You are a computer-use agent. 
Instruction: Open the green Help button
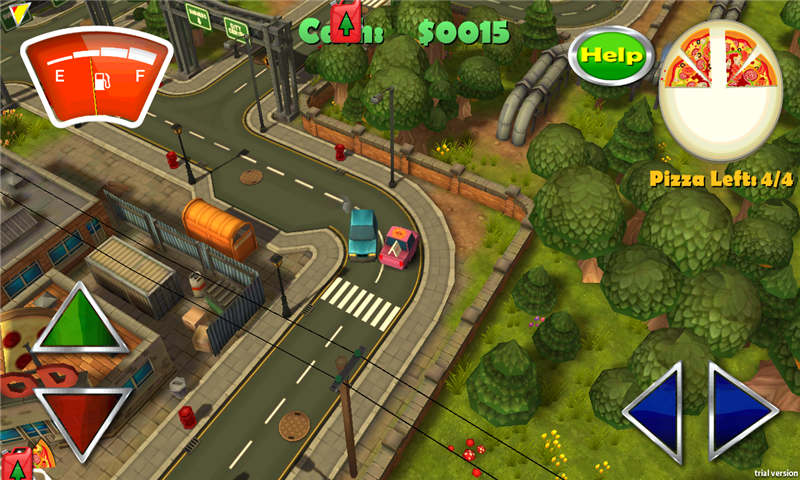(611, 56)
